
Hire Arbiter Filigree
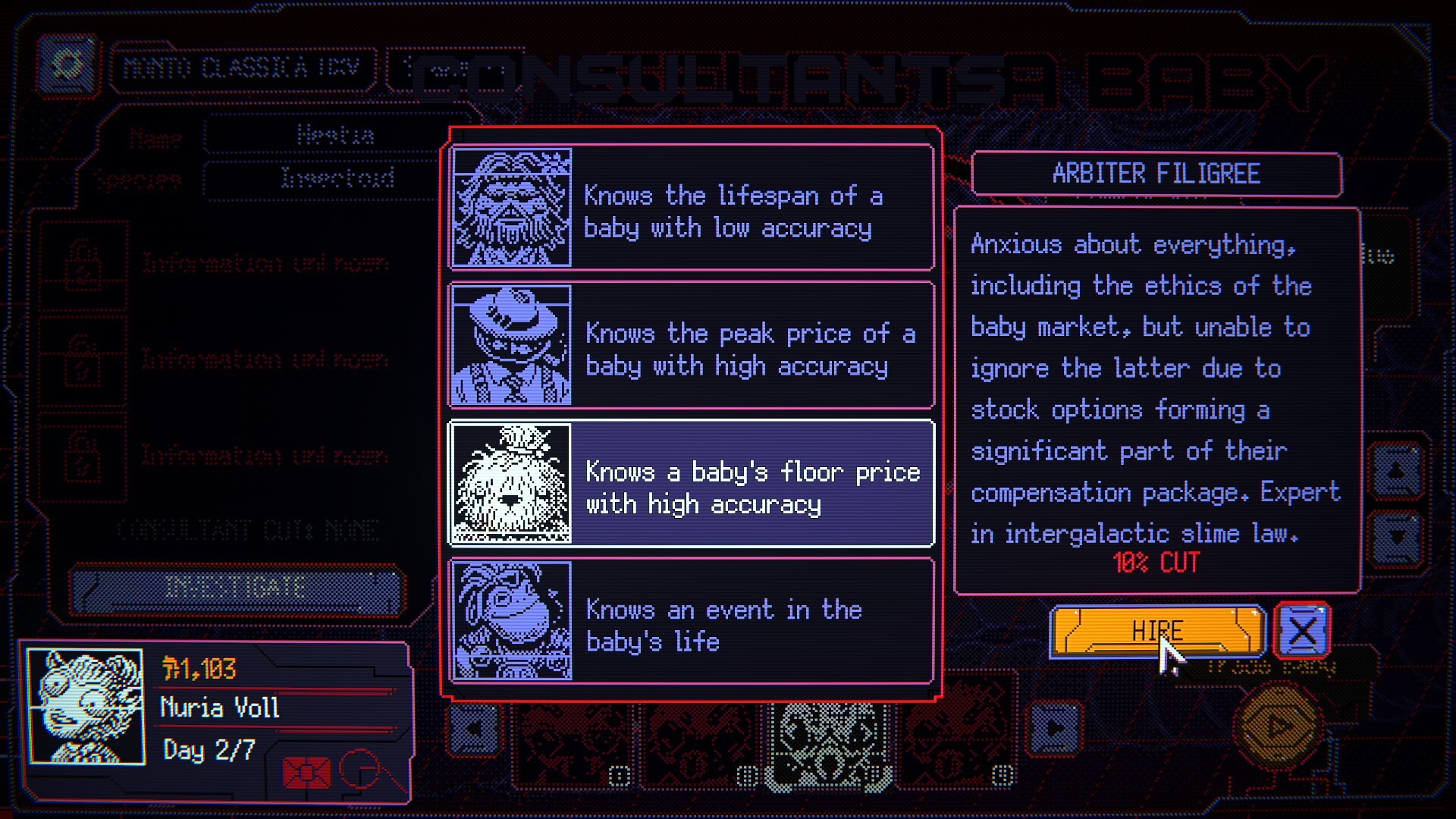[1157, 629]
